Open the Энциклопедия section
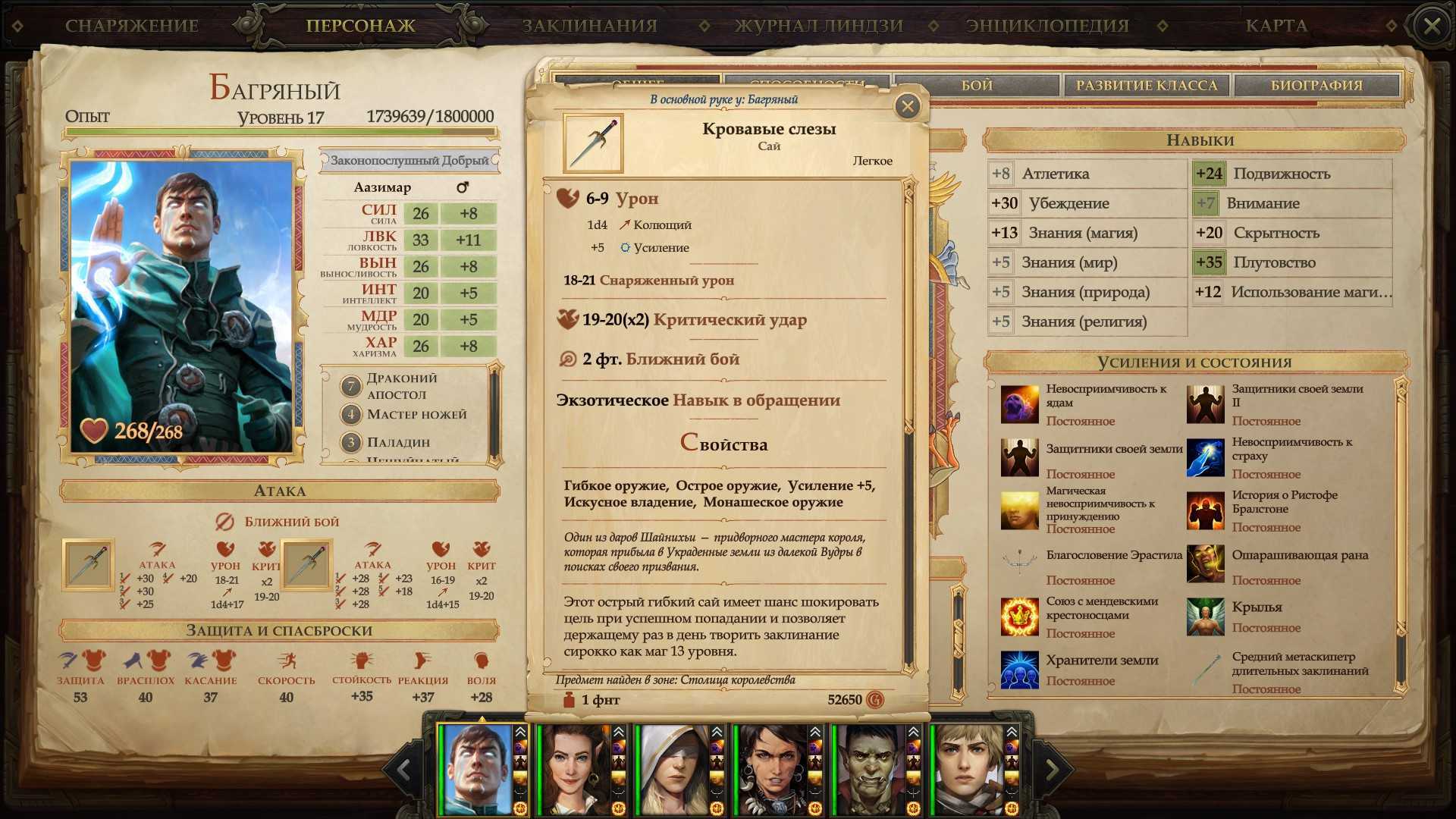Screen dimensions: 1456x819 tap(1047, 26)
